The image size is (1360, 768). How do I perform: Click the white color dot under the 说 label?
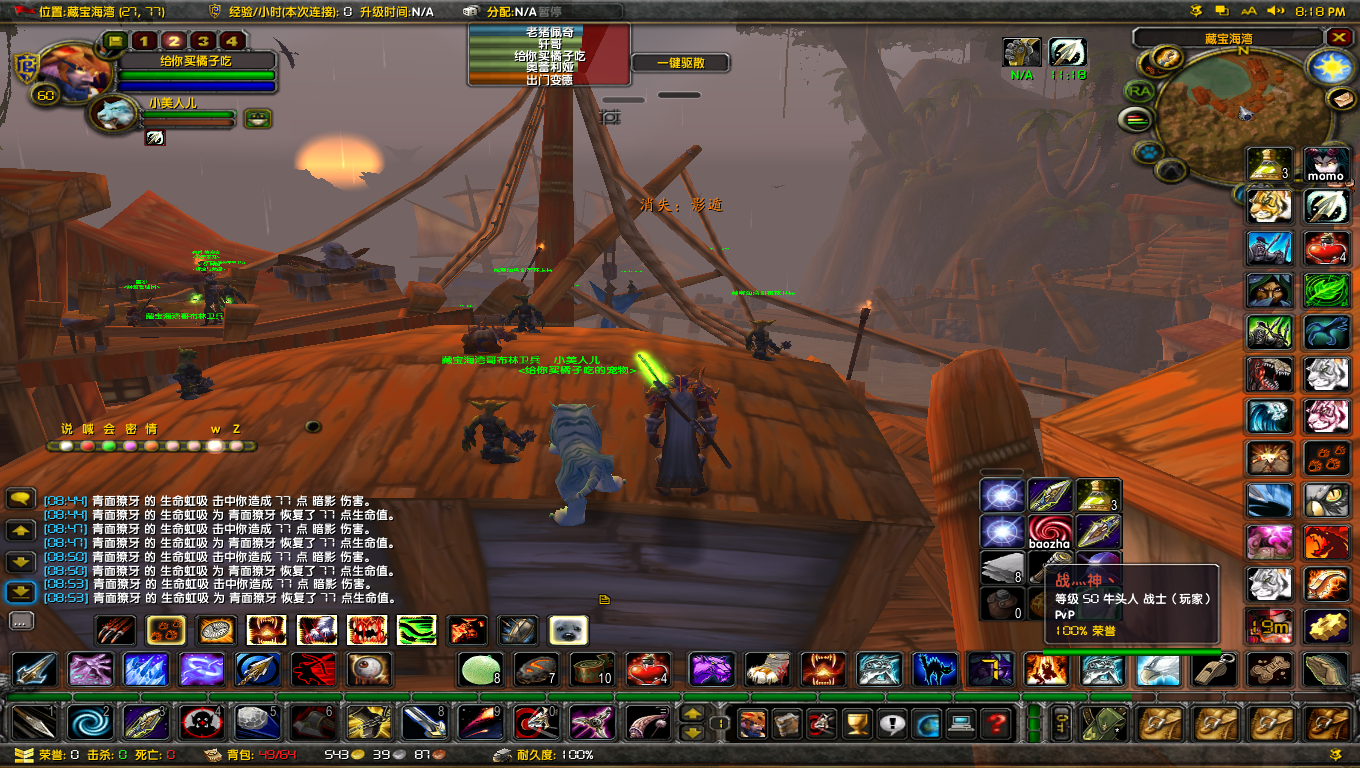pos(67,446)
